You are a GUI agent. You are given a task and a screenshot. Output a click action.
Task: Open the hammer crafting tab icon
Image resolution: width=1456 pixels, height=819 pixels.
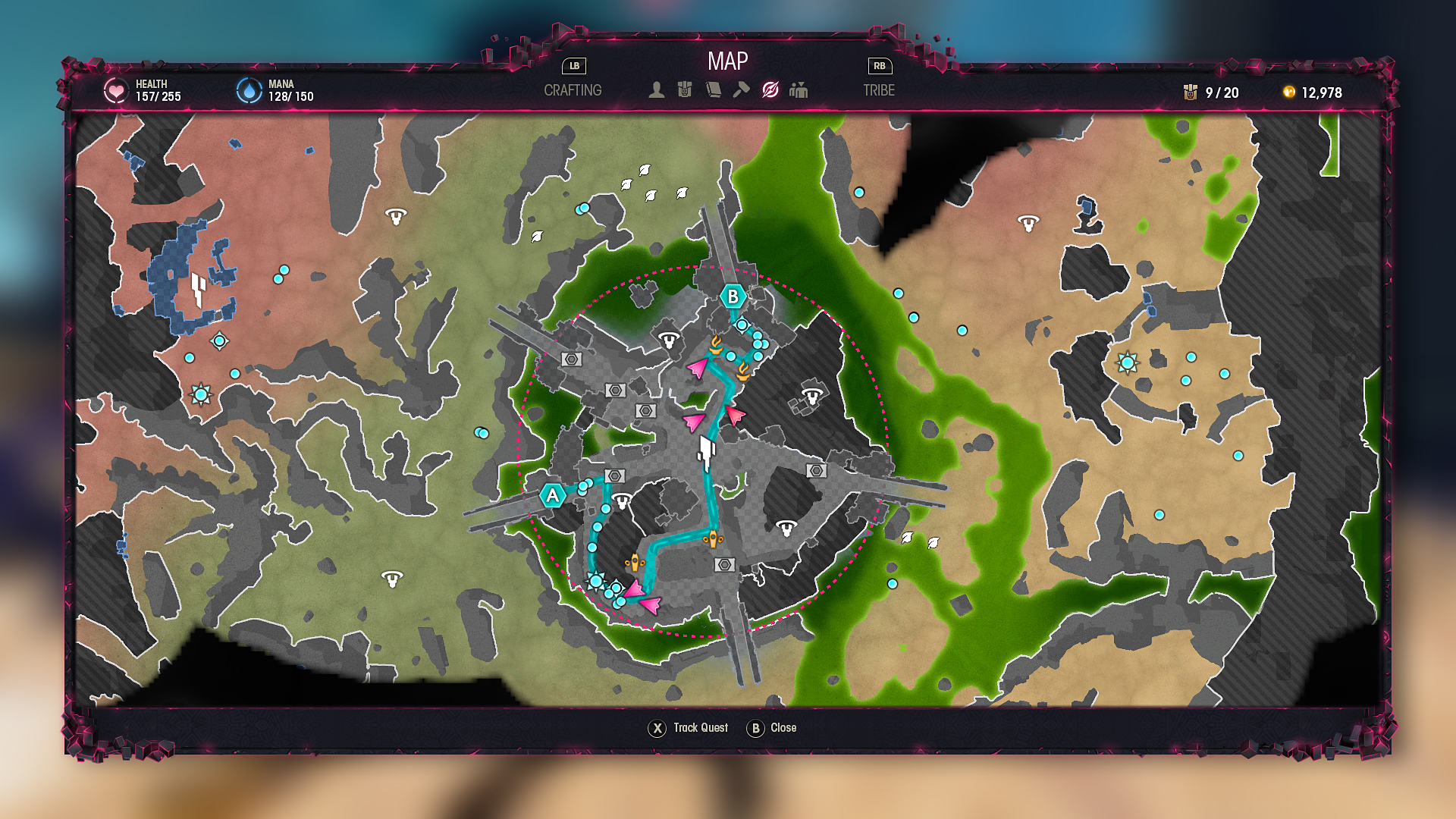(741, 90)
